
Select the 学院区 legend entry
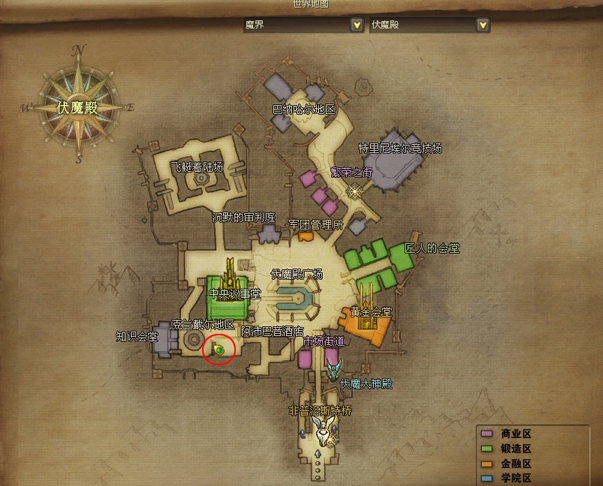point(519,478)
